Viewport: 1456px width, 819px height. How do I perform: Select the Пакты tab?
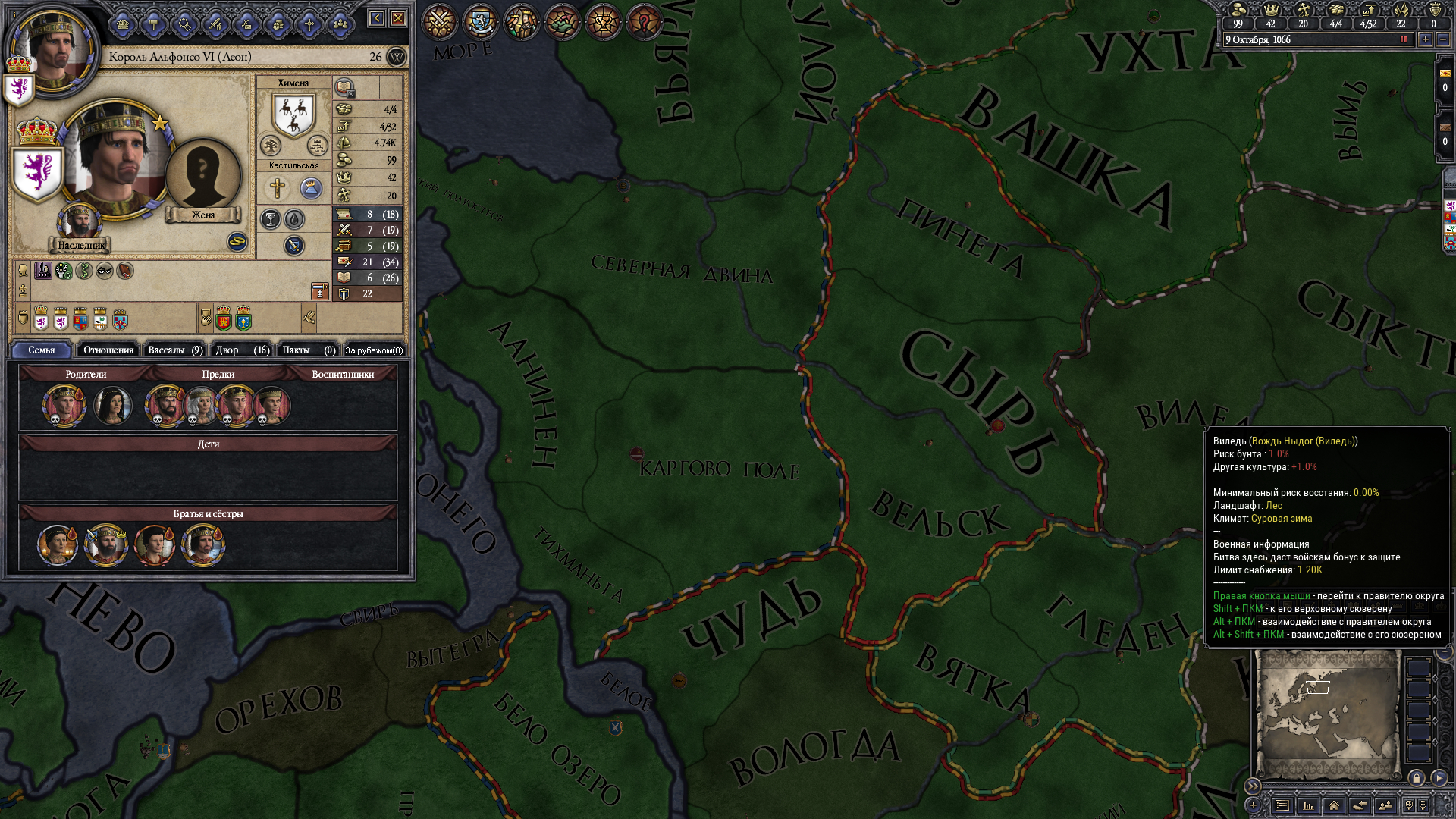pos(308,350)
